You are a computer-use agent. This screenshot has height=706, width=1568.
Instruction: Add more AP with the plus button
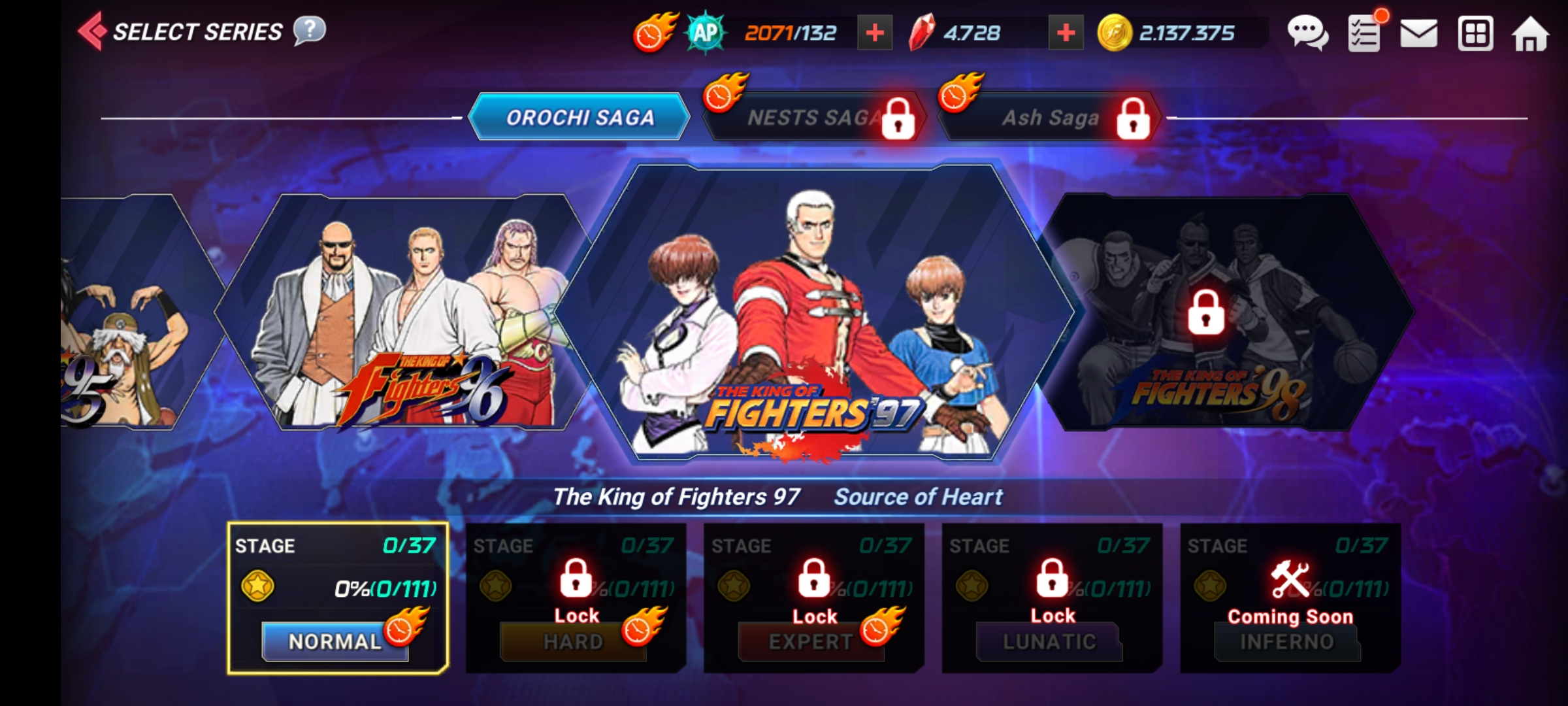pos(874,33)
